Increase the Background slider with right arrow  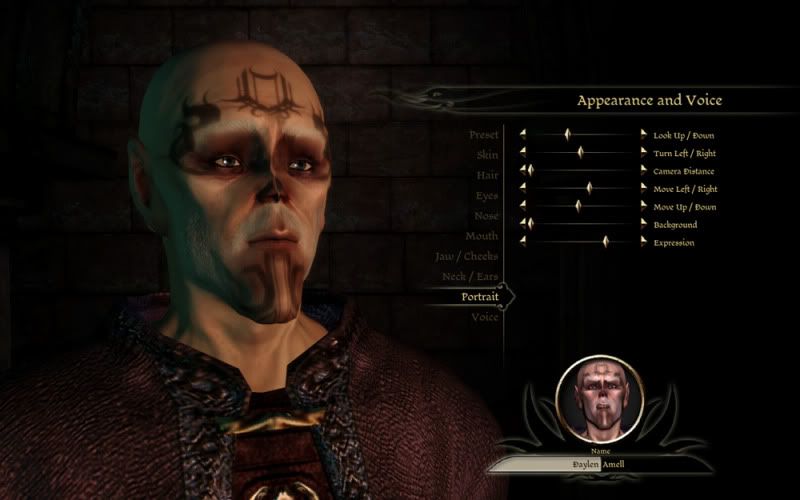pos(643,224)
